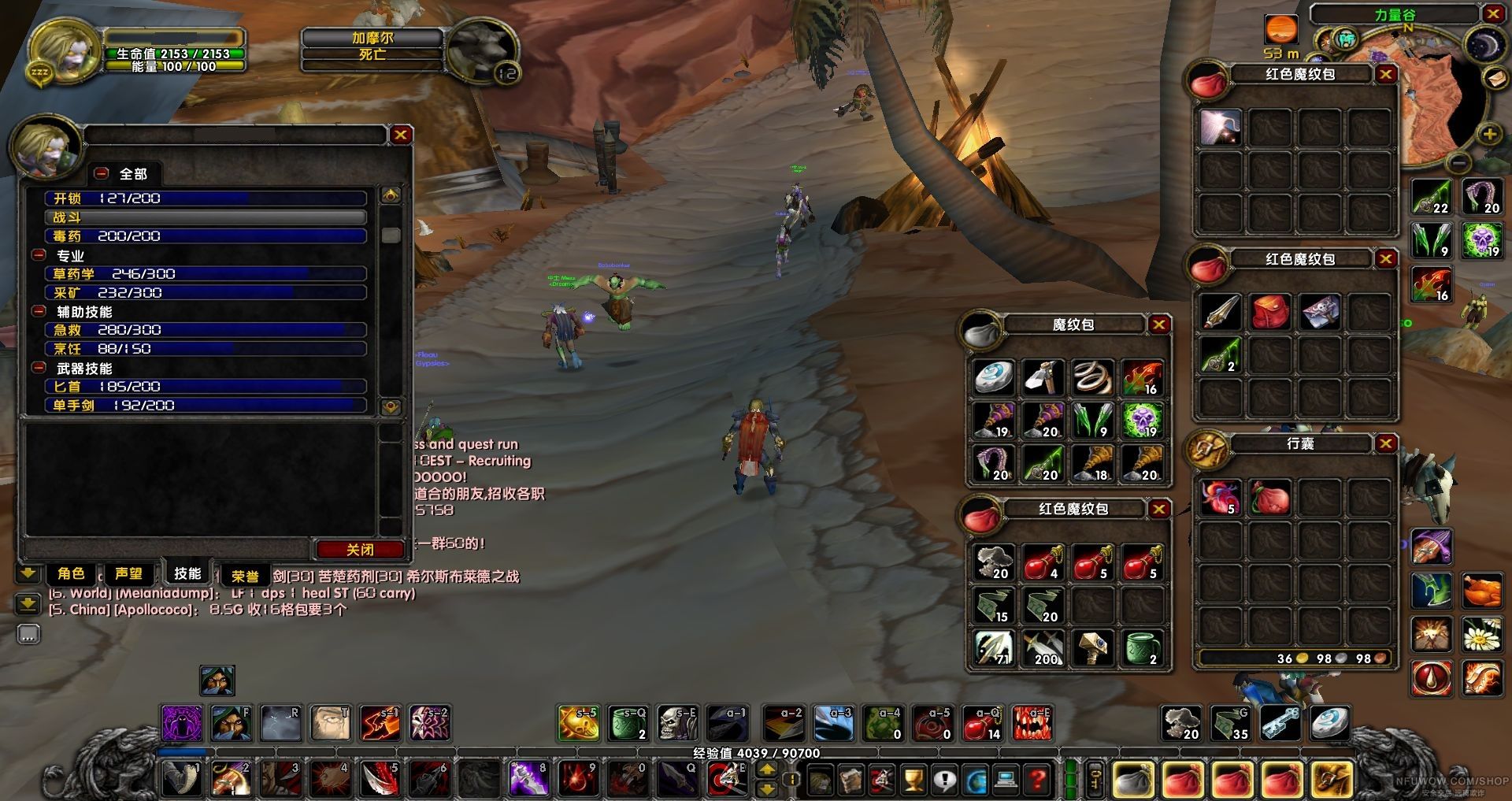Close the 魔纹包 bag window
The image size is (1512, 801).
click(1158, 324)
